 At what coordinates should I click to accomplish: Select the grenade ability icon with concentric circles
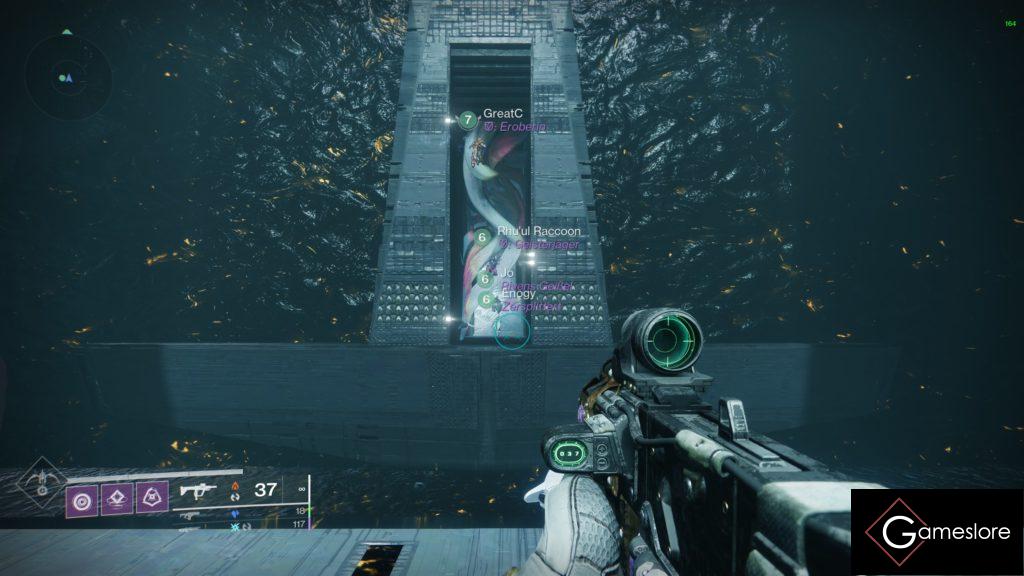click(82, 497)
